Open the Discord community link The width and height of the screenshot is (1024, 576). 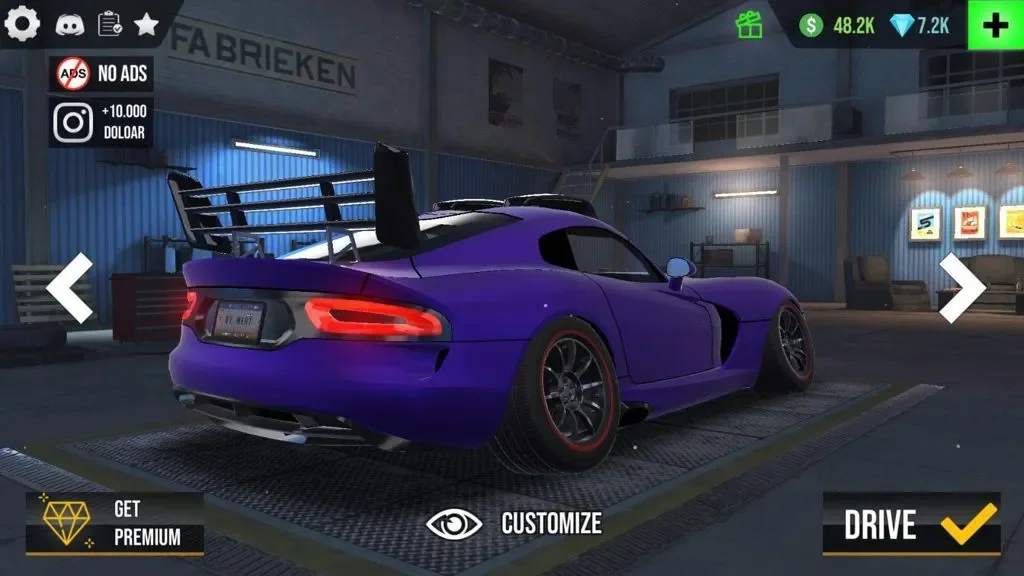(x=69, y=25)
